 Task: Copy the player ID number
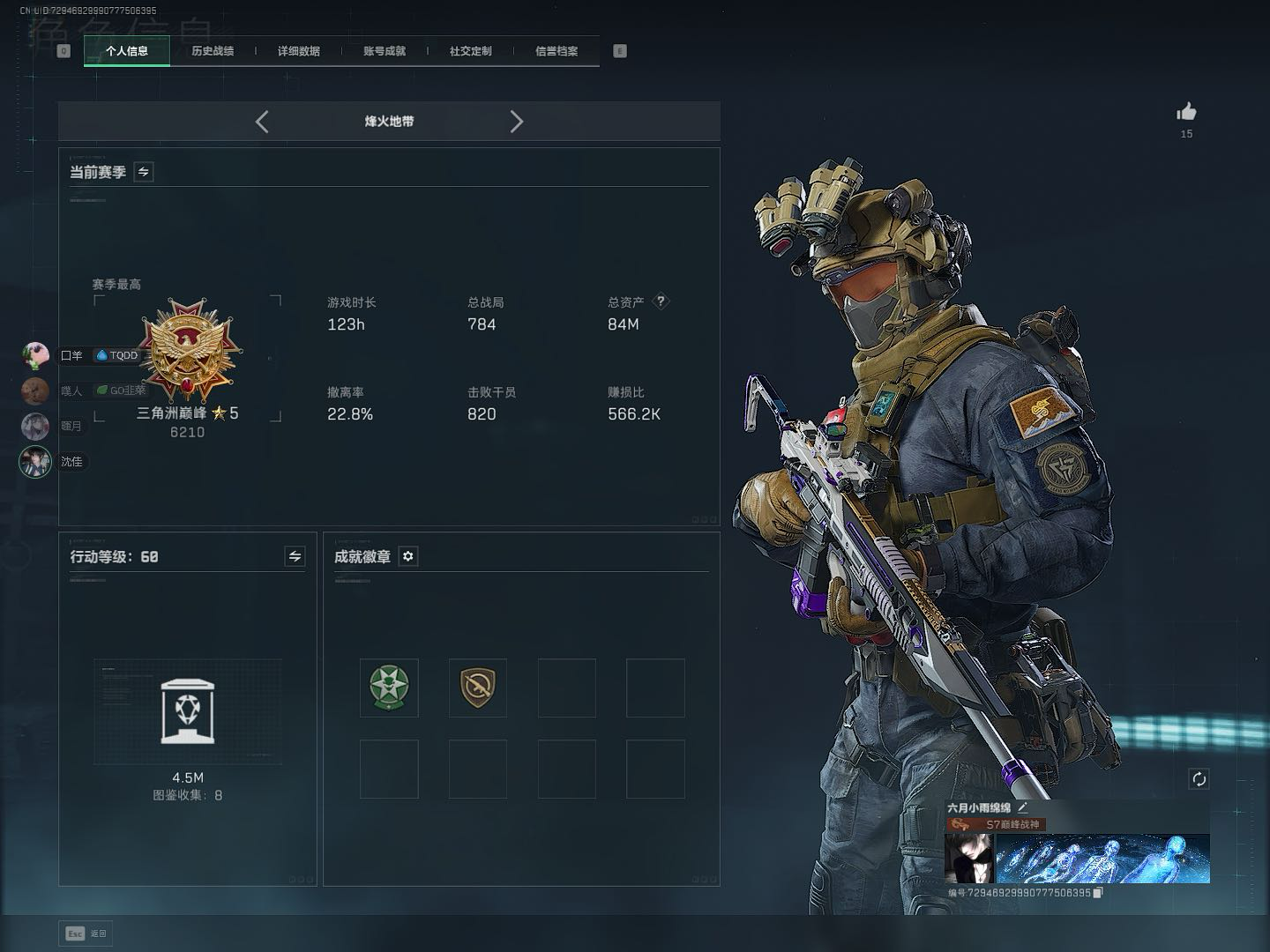click(x=1098, y=893)
